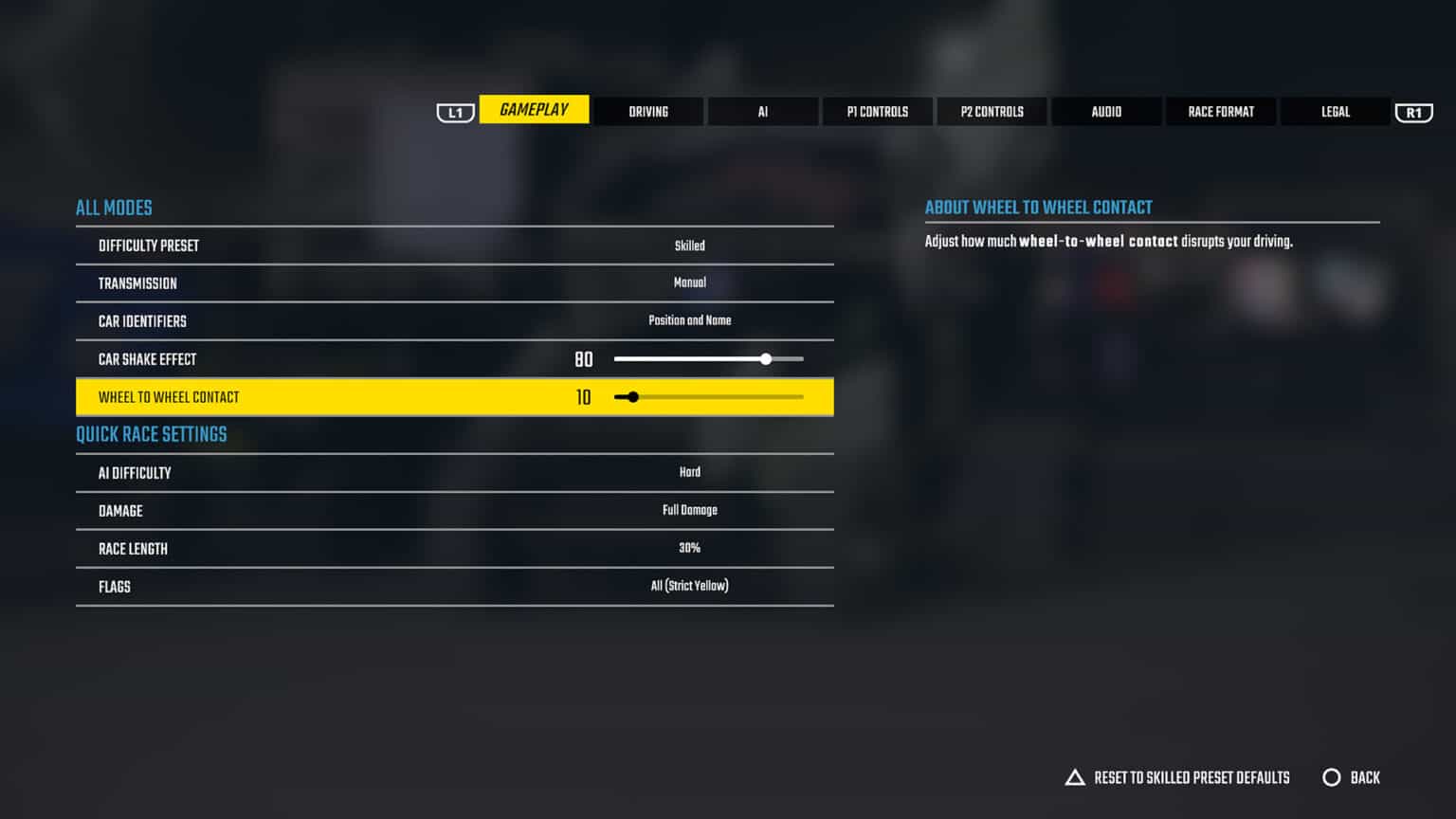
Task: Open the AI settings tab
Action: click(x=763, y=111)
